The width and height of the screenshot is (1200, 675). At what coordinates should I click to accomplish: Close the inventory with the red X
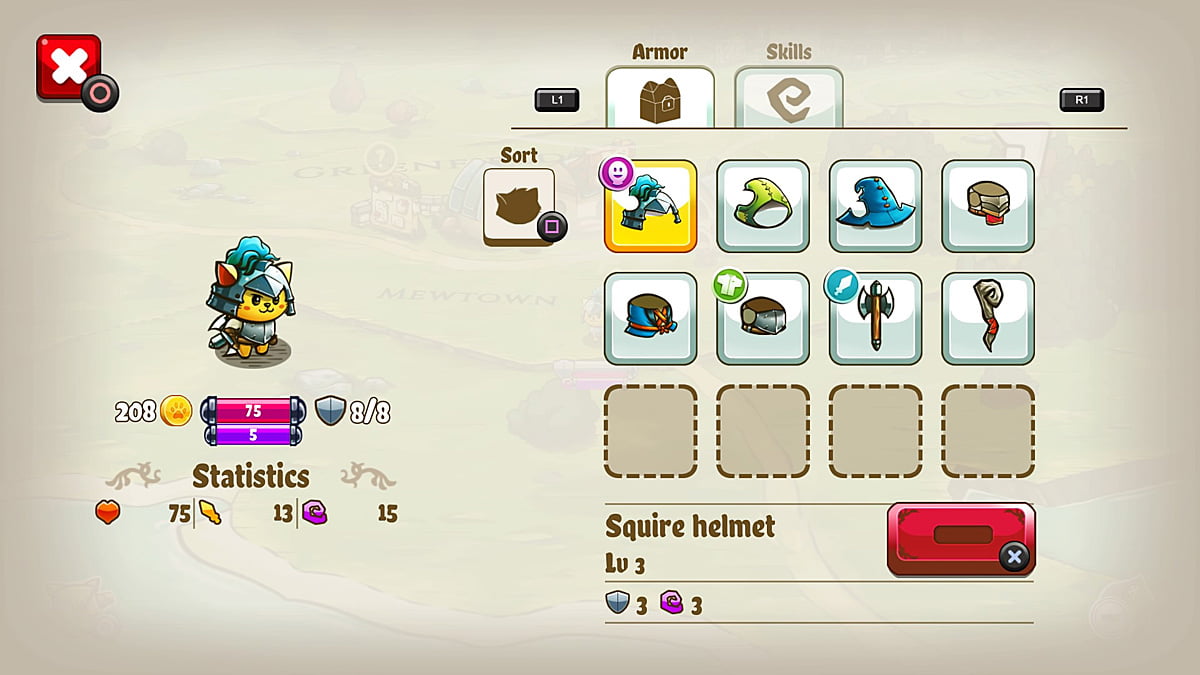pyautogui.click(x=68, y=67)
